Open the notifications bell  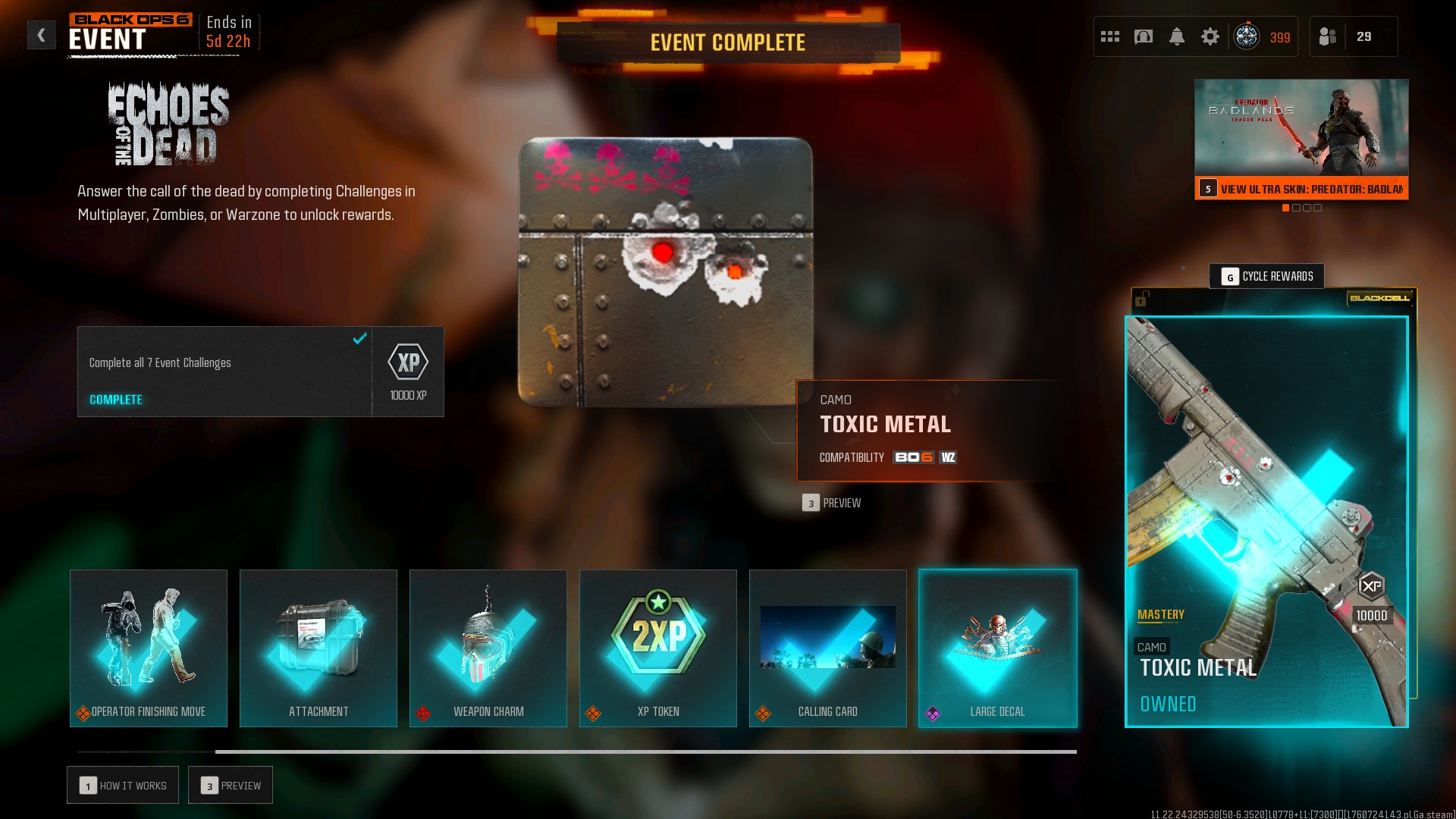1177,36
